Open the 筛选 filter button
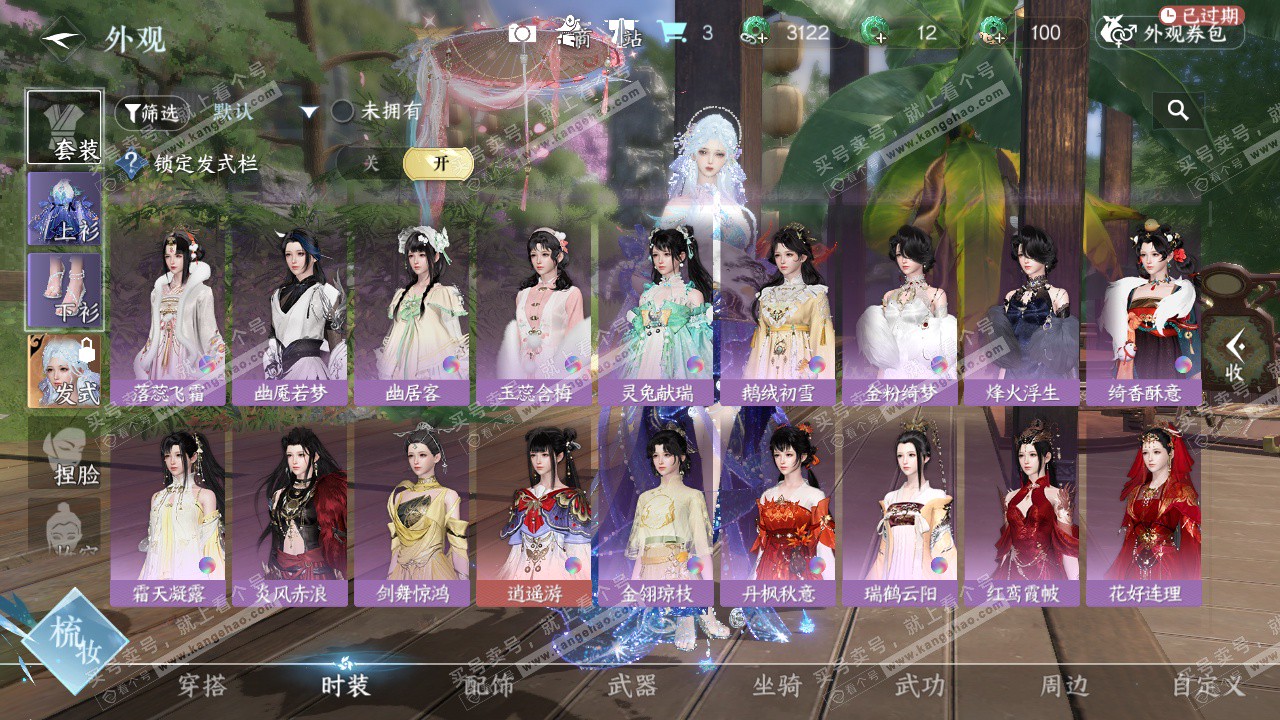The width and height of the screenshot is (1280, 720). (150, 113)
